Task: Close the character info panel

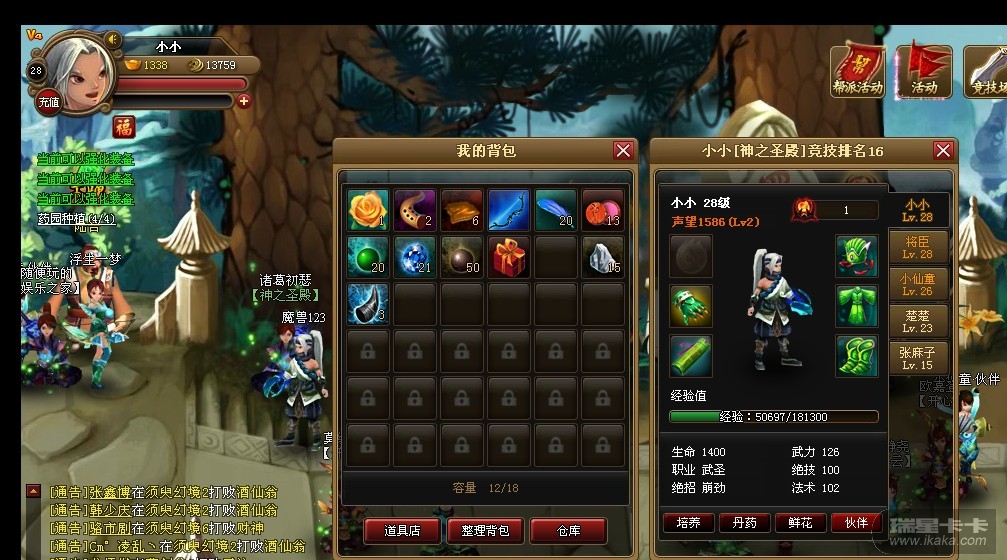Action: point(942,151)
